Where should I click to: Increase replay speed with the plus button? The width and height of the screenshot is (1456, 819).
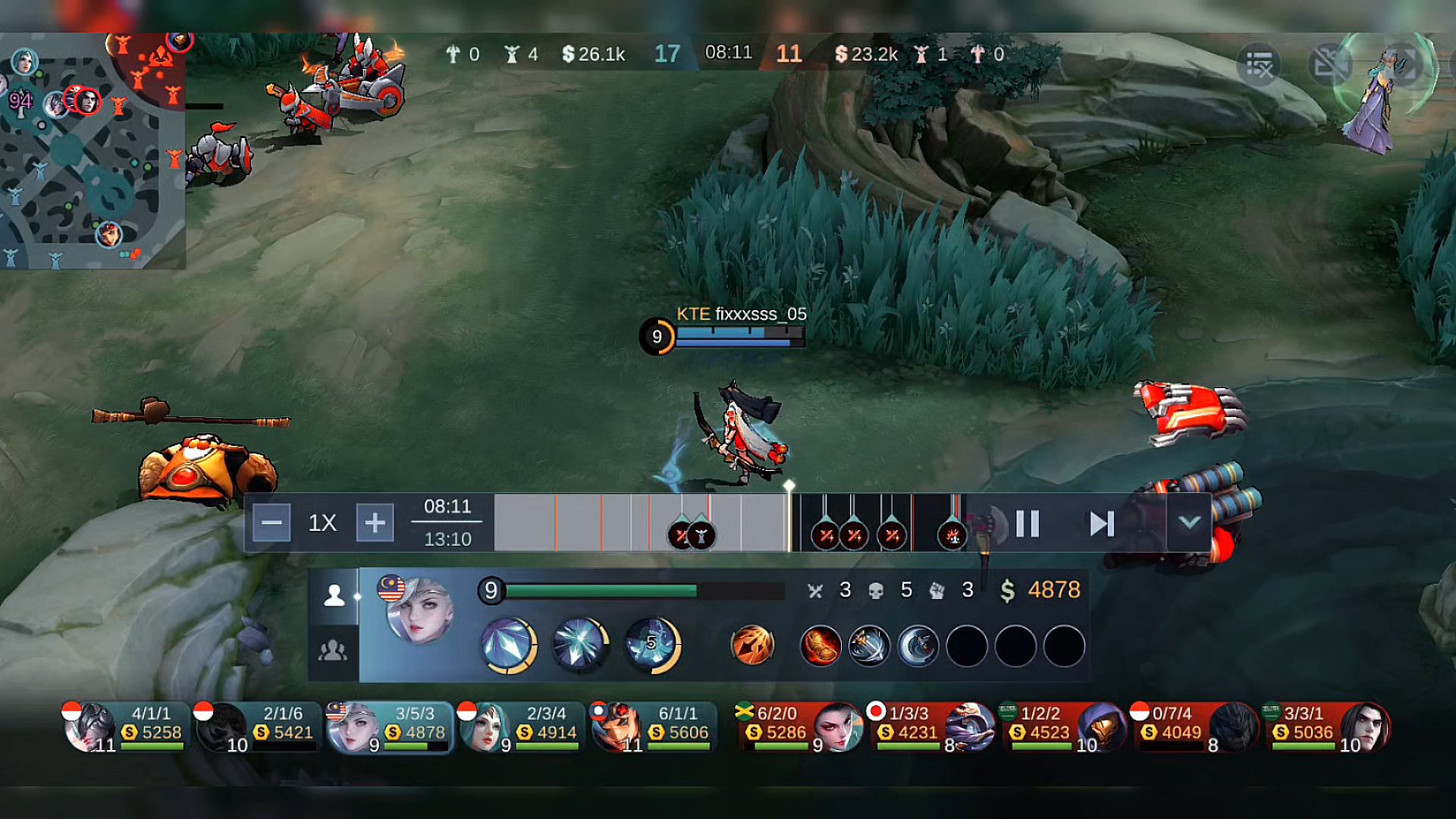375,523
